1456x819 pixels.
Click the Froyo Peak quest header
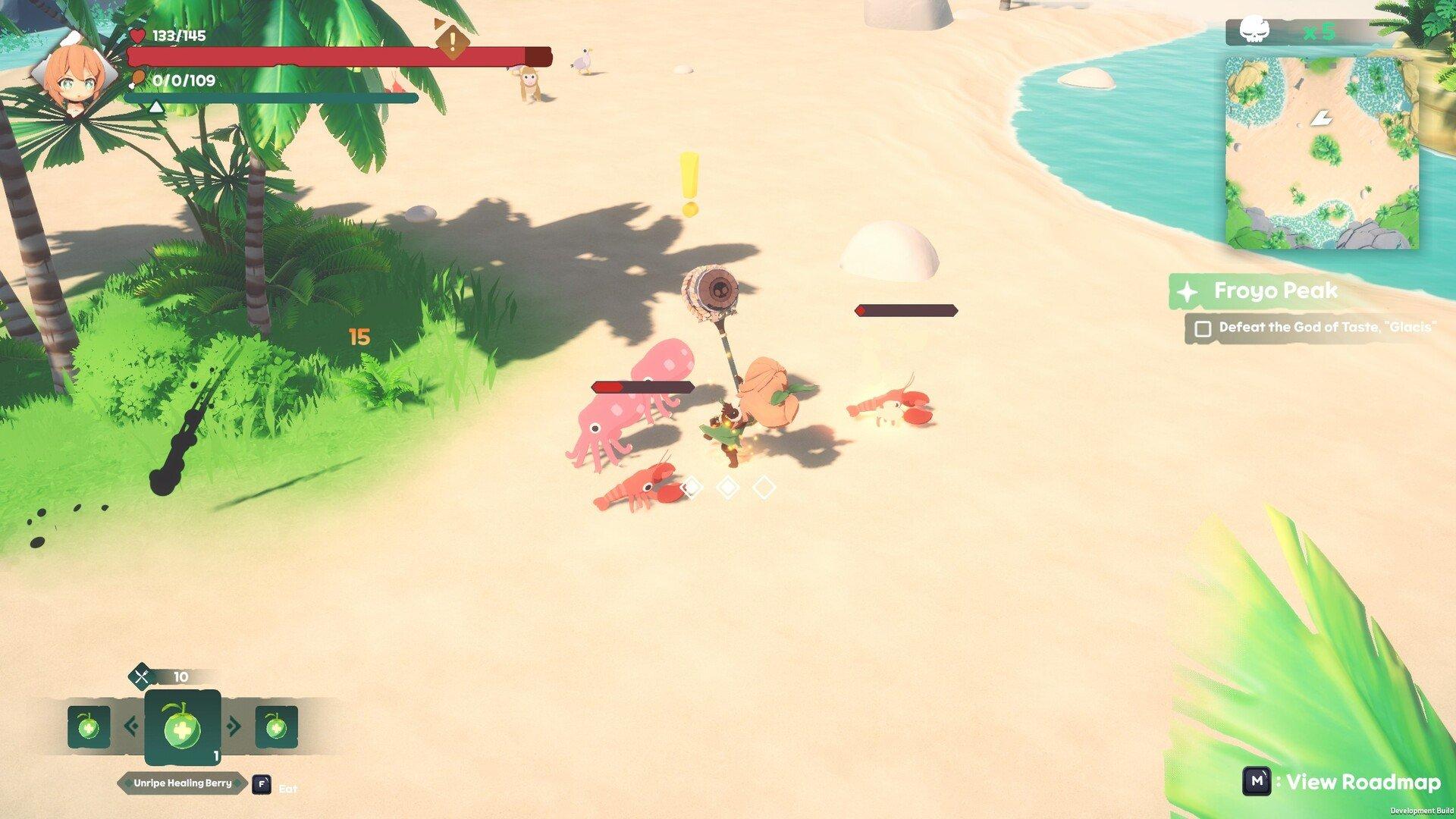click(x=1275, y=291)
